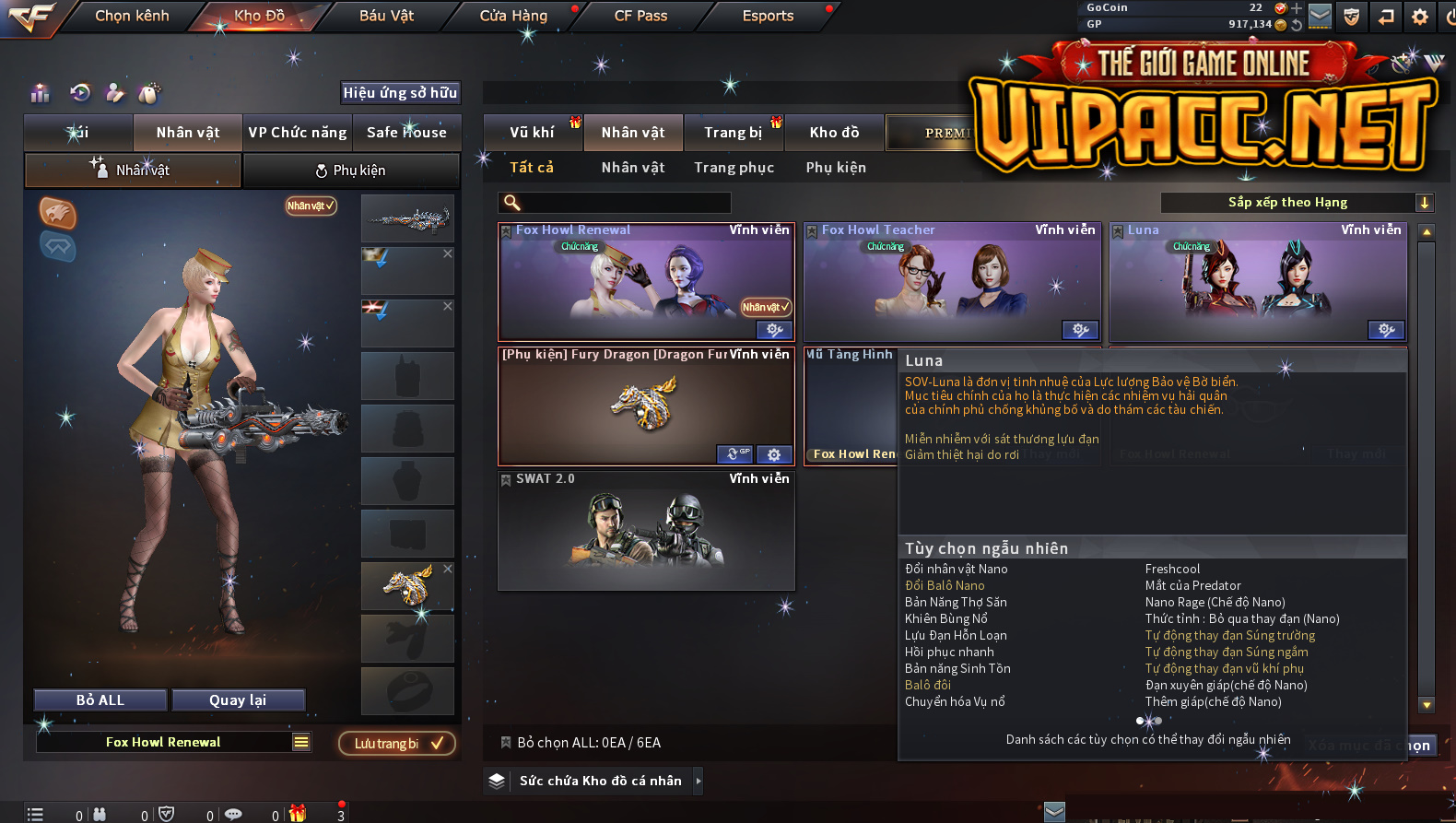1456x823 pixels.
Task: Switch to the Báu Vật section
Action: click(x=386, y=16)
